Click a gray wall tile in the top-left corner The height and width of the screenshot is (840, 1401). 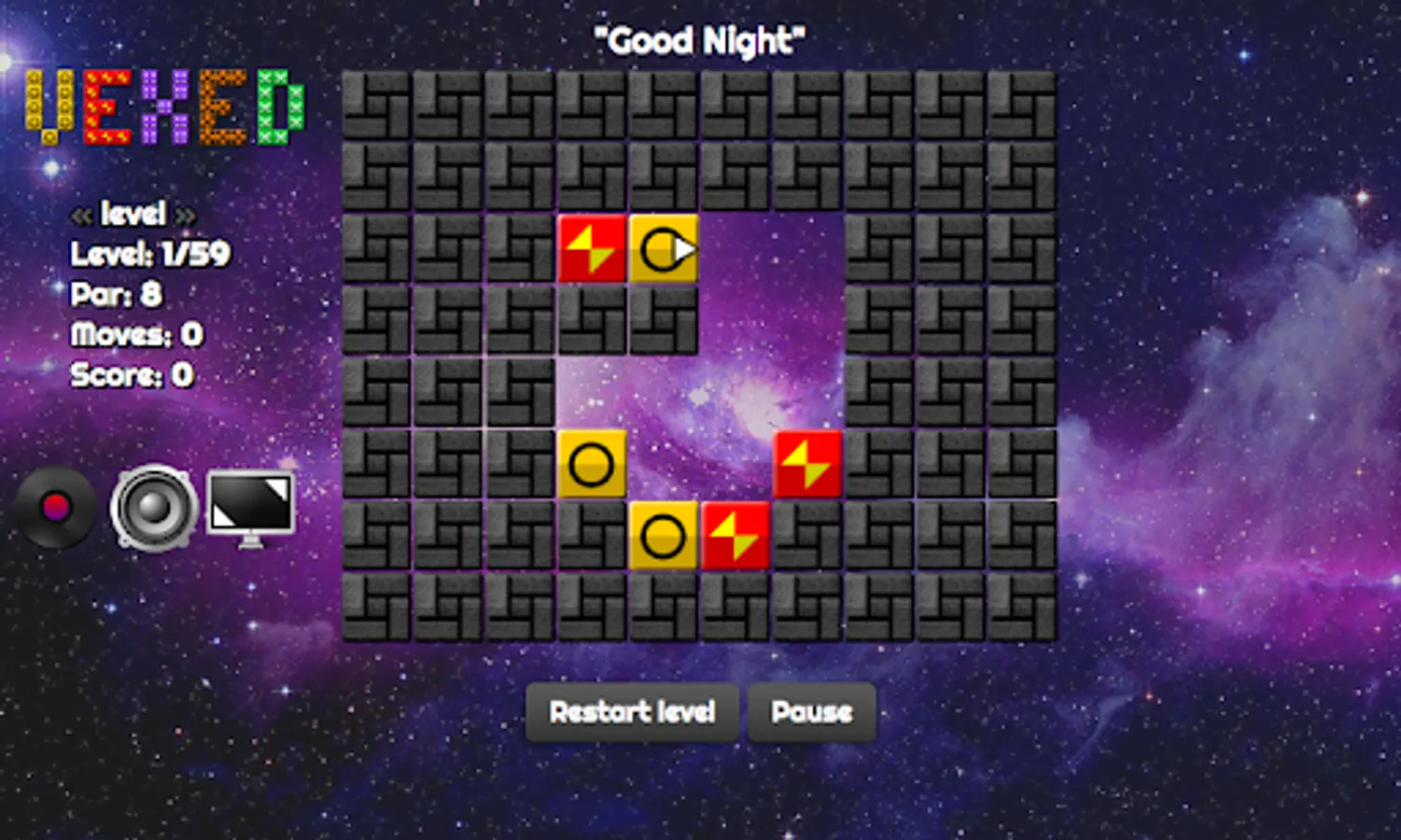pos(378,107)
